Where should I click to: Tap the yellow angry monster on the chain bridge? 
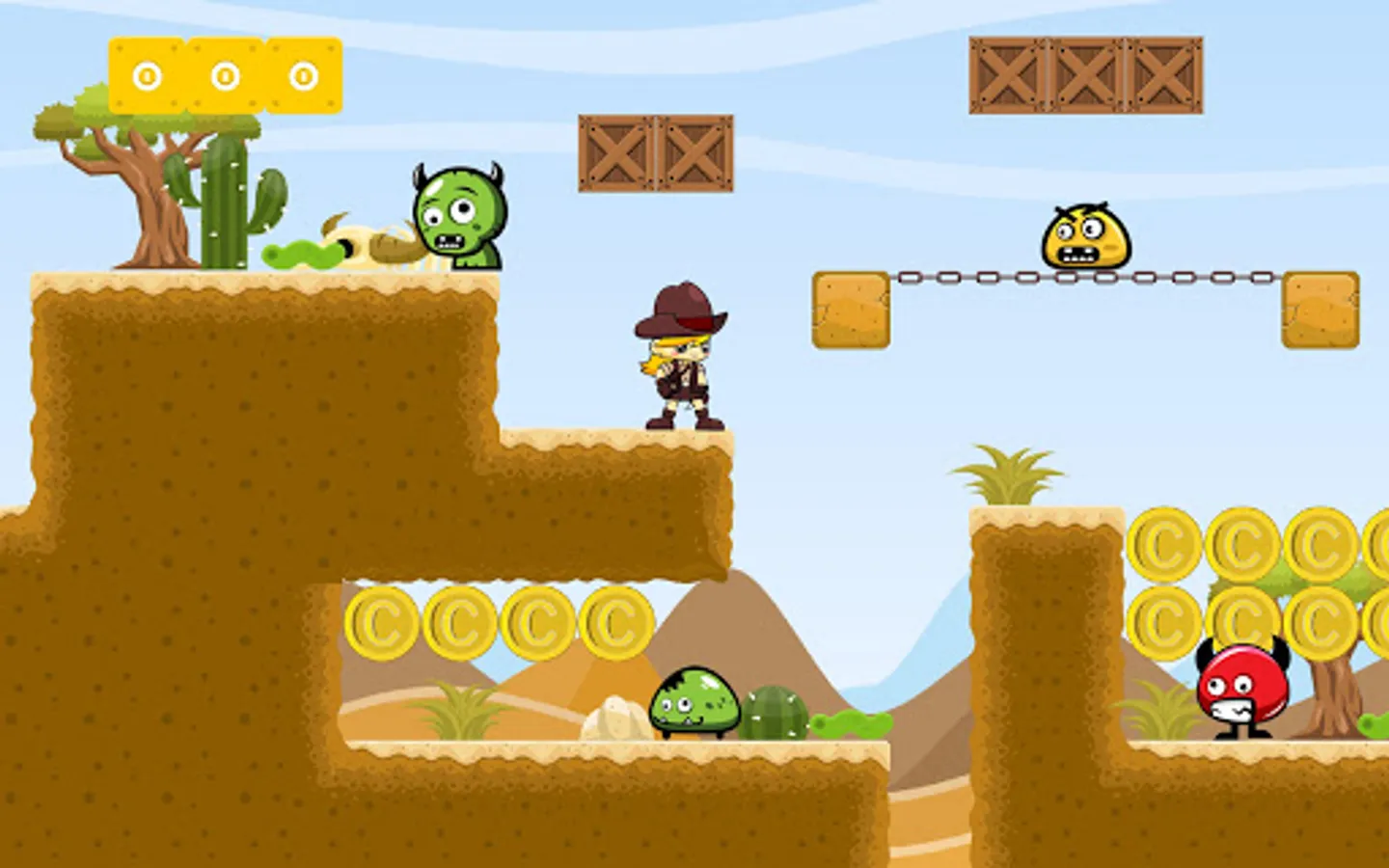point(1083,236)
